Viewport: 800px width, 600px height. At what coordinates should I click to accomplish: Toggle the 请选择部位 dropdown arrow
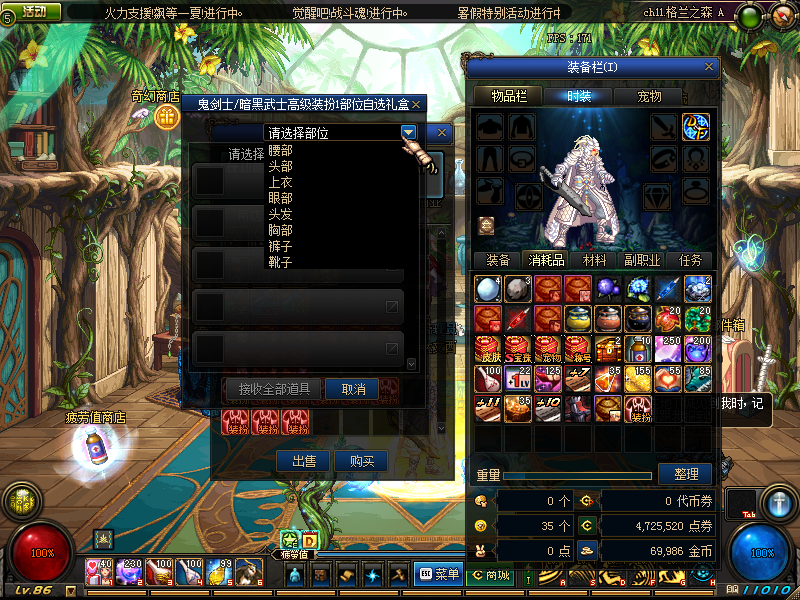(408, 132)
